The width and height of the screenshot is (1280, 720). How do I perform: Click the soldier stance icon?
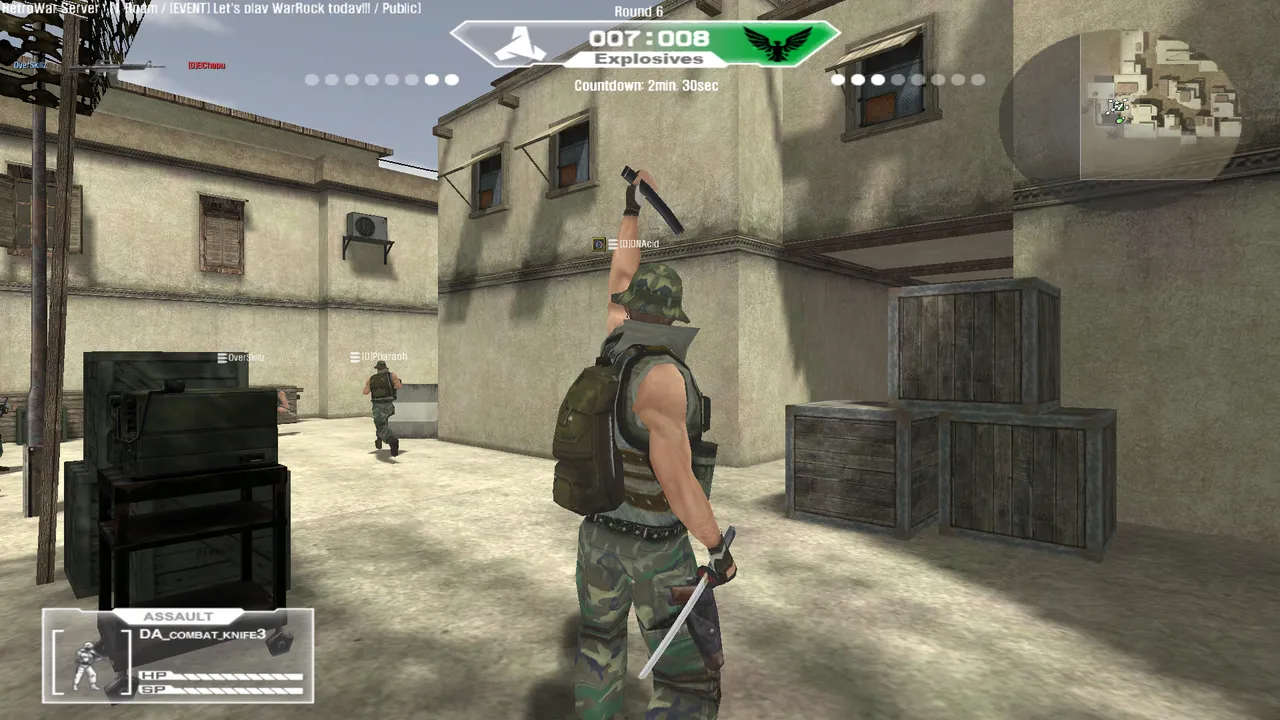[88, 663]
